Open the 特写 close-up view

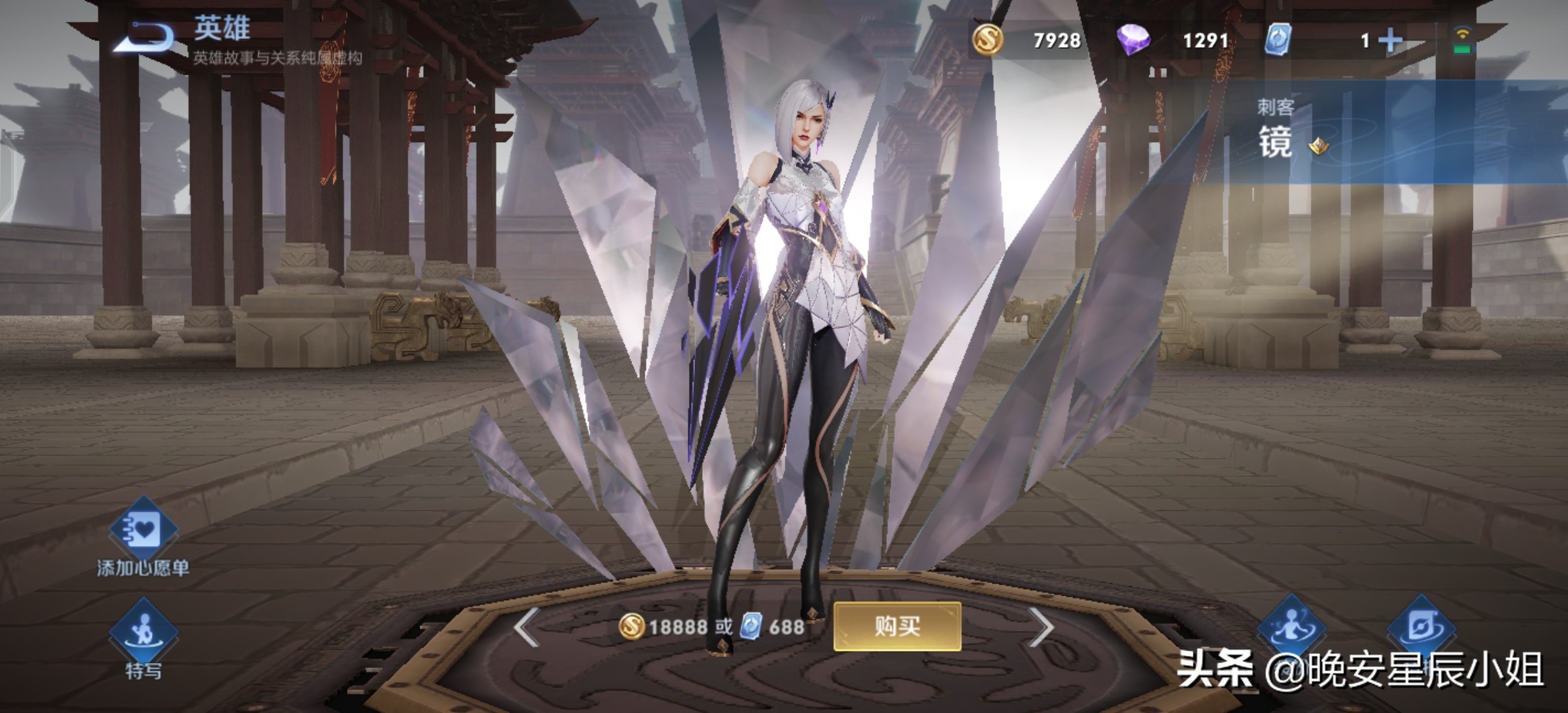coord(143,632)
